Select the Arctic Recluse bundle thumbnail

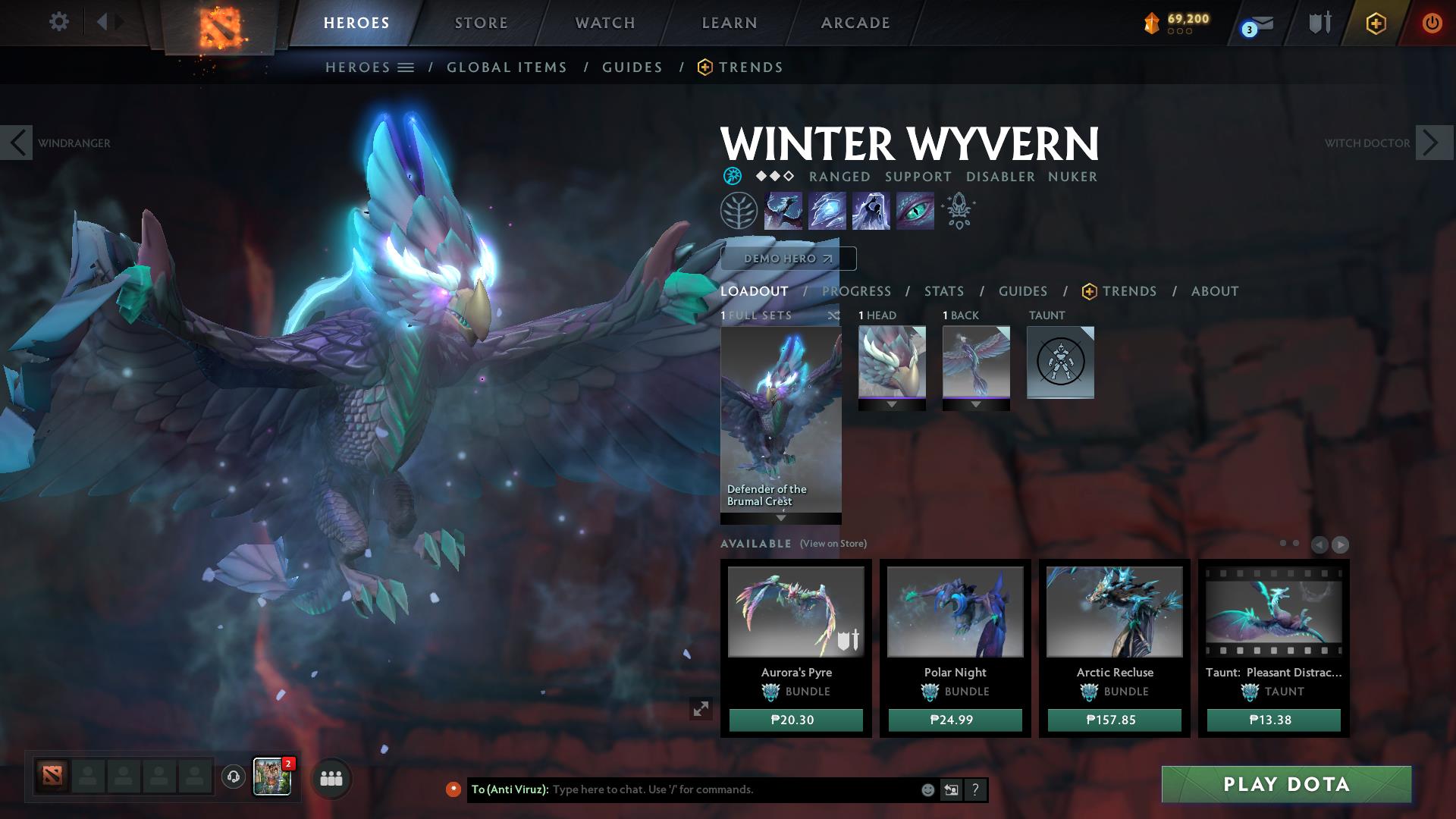tap(1114, 611)
